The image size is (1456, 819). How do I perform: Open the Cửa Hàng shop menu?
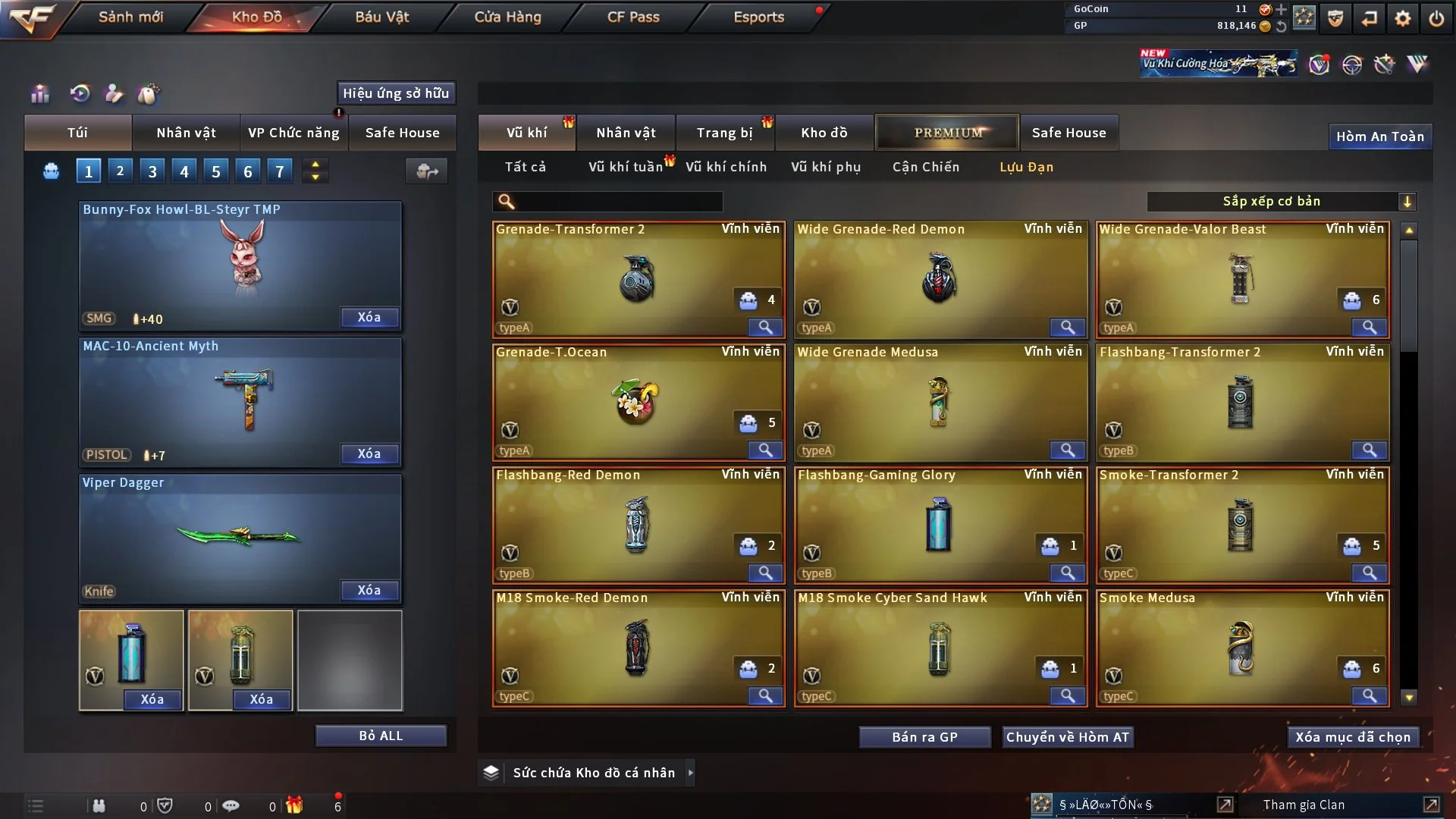[x=507, y=17]
